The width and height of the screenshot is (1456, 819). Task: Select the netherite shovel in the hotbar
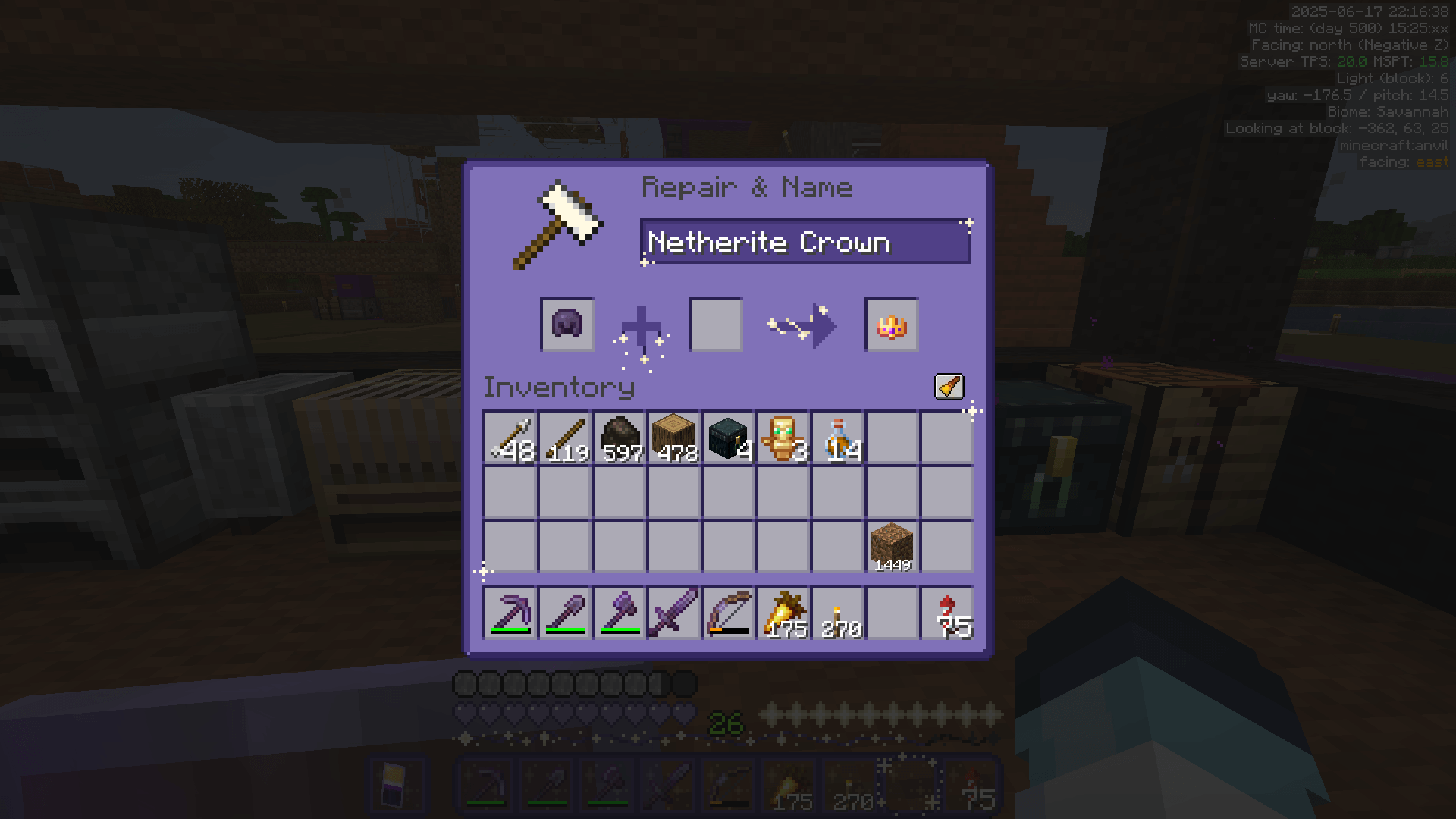[565, 614]
